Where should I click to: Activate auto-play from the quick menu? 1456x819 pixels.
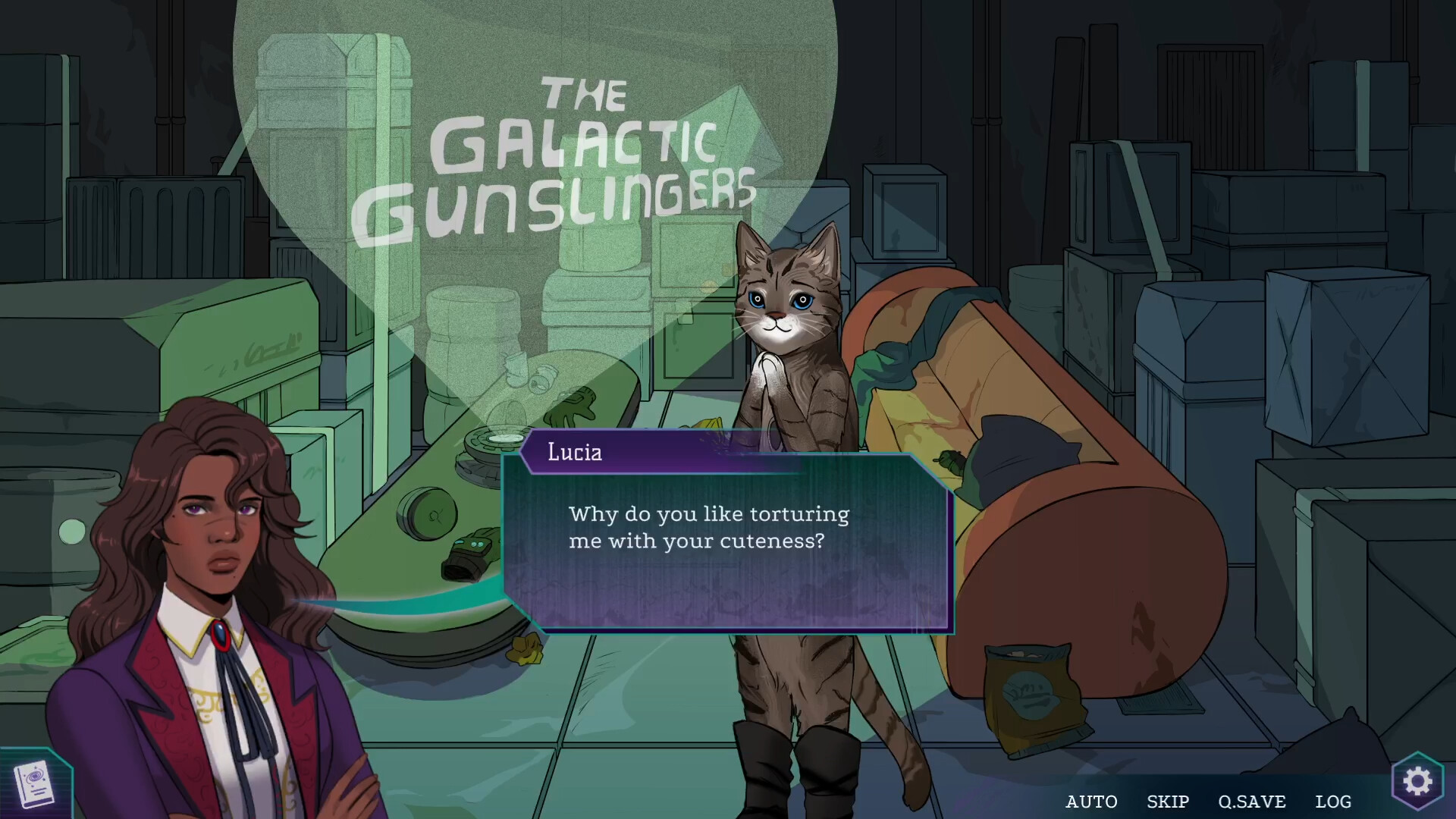click(1092, 802)
